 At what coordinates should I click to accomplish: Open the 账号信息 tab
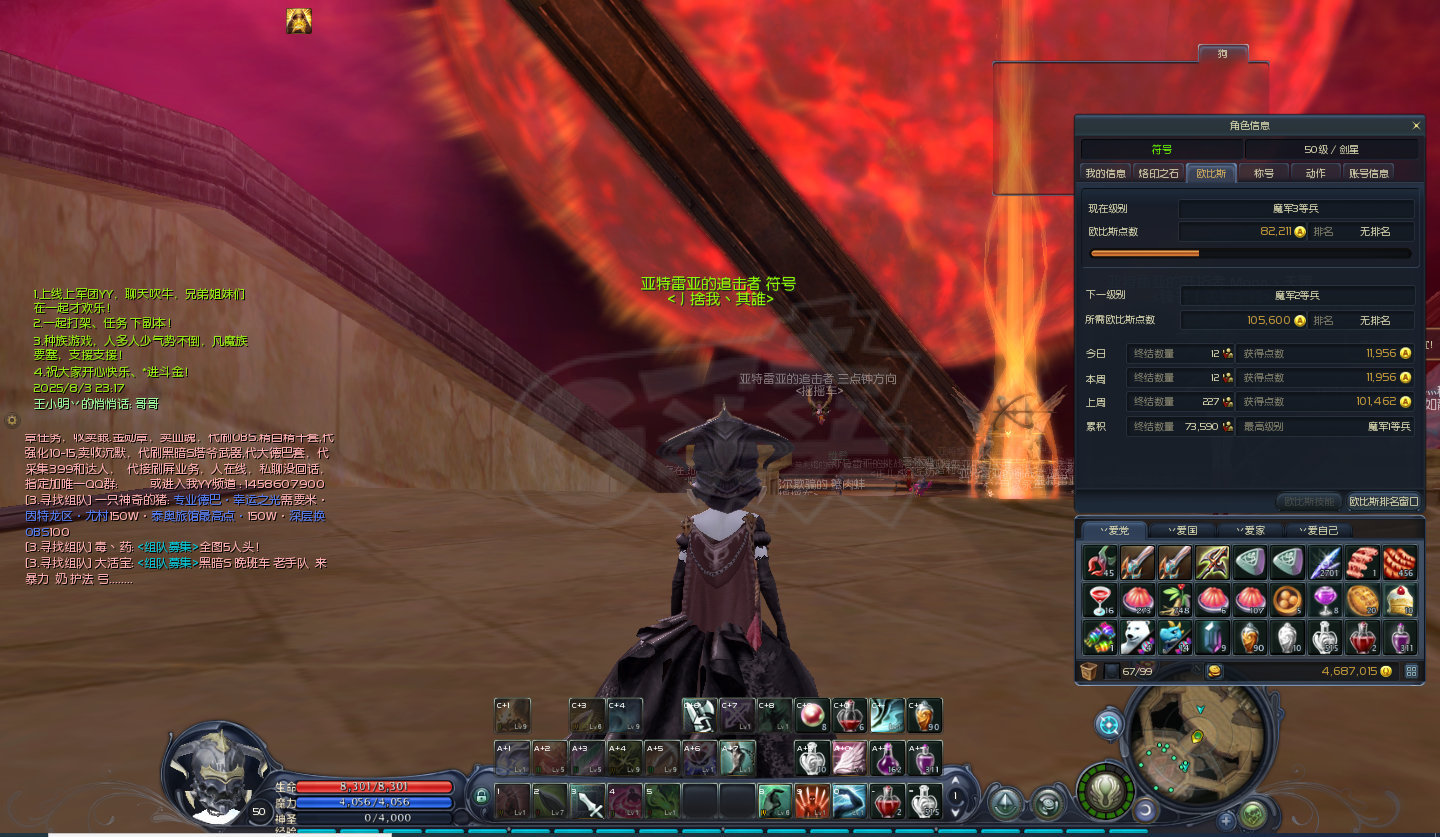pyautogui.click(x=1369, y=173)
